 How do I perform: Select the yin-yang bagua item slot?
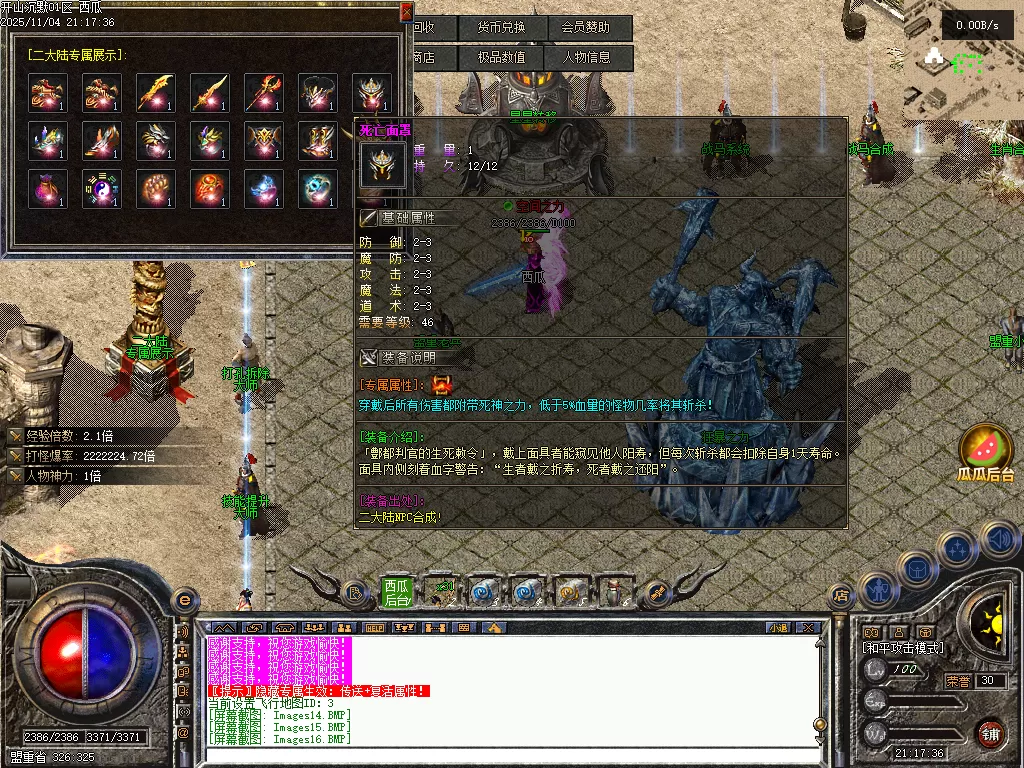[x=102, y=189]
